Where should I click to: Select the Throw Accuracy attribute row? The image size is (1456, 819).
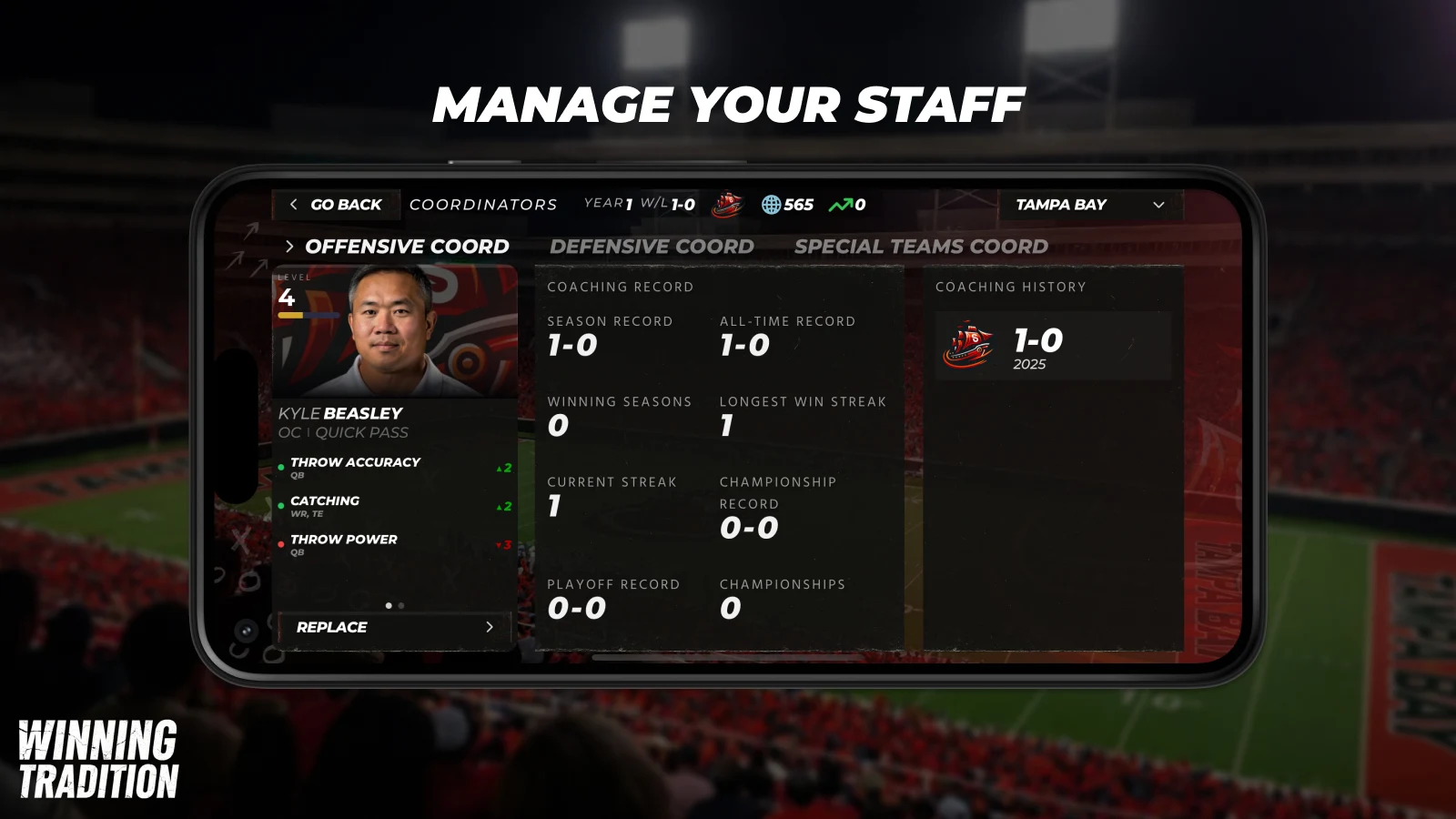click(x=395, y=468)
